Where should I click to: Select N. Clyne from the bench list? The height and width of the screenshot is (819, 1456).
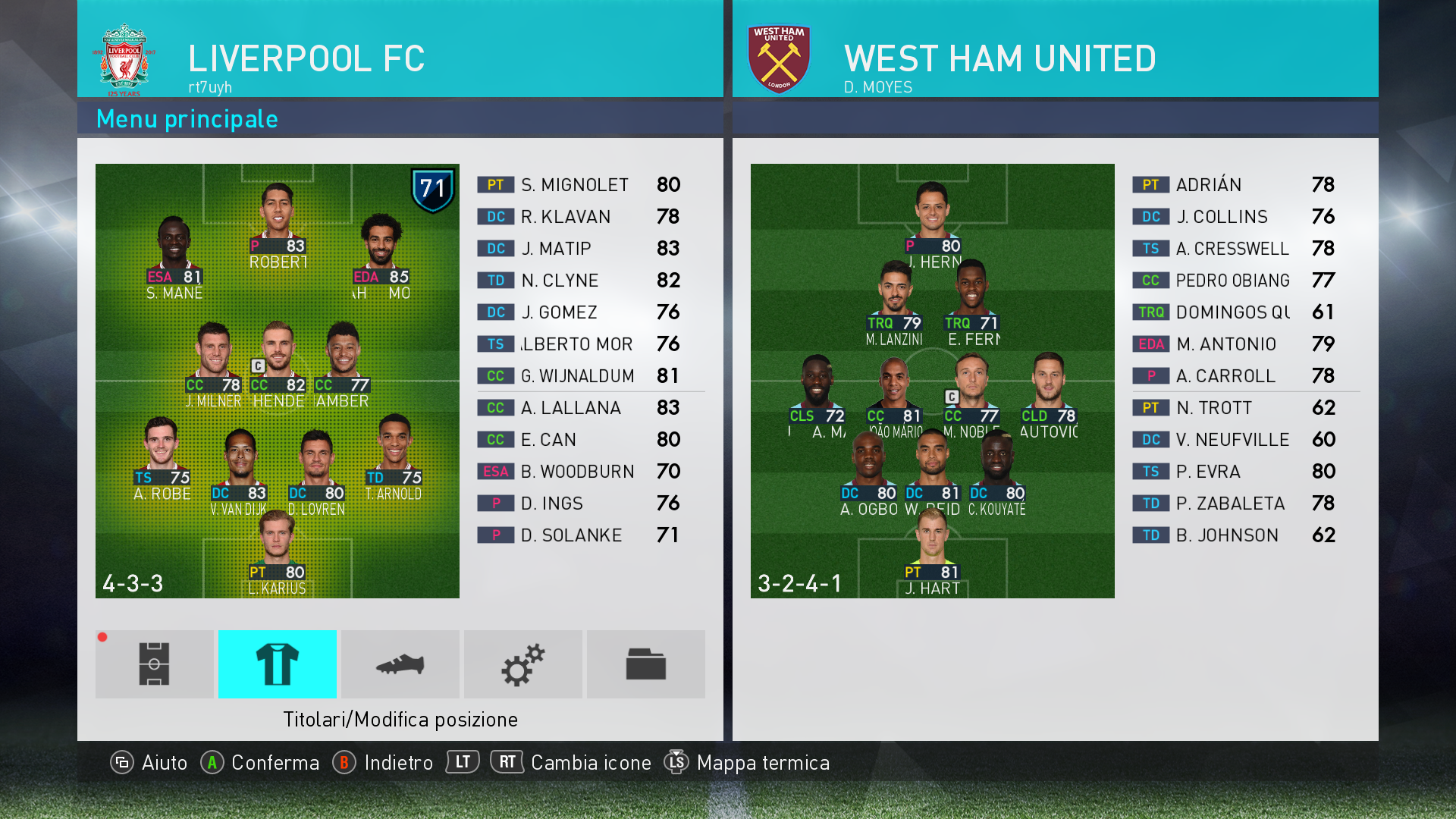[580, 281]
